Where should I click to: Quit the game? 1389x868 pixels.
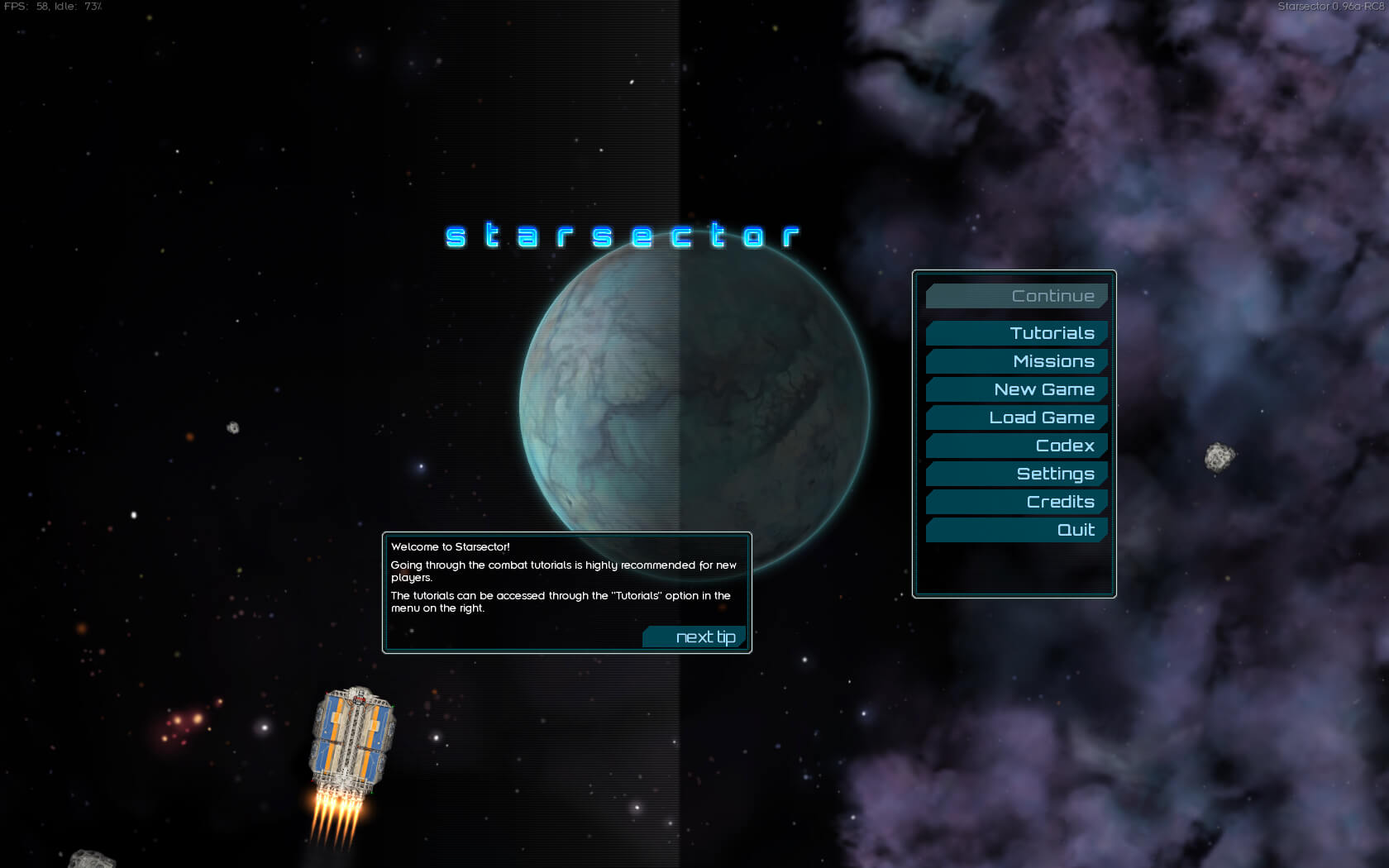1017,530
